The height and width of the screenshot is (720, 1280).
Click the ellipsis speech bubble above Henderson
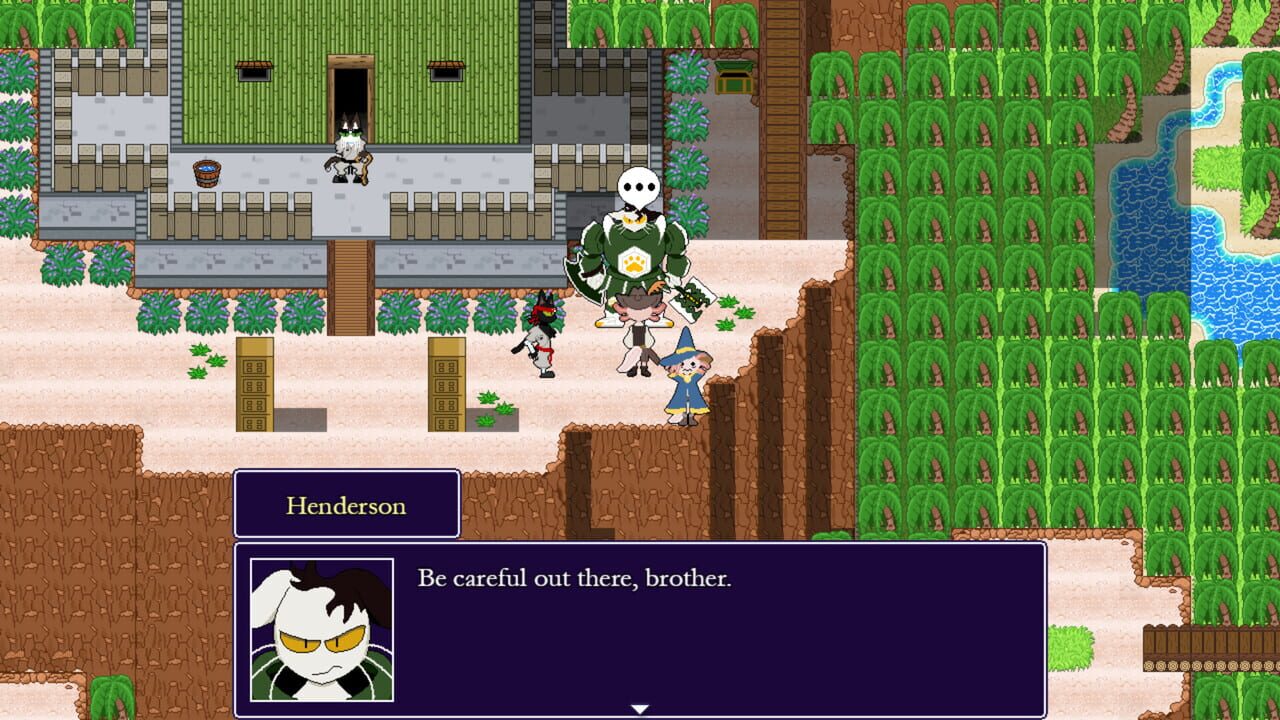[640, 184]
